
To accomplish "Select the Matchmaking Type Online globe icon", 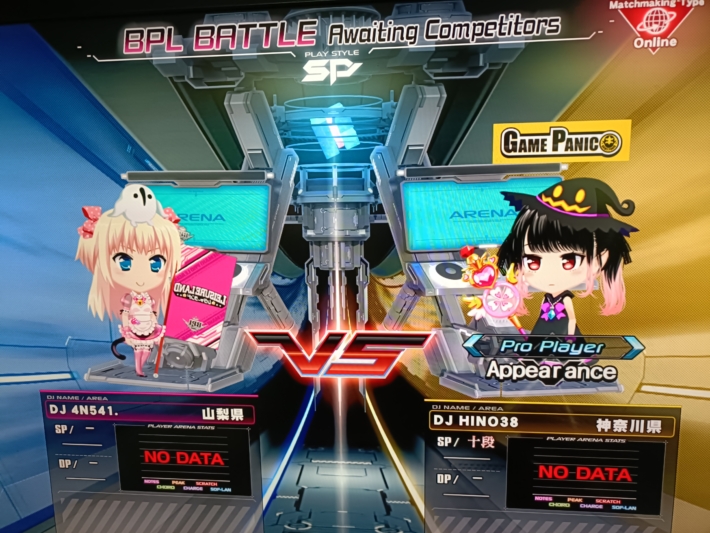I will click(653, 23).
